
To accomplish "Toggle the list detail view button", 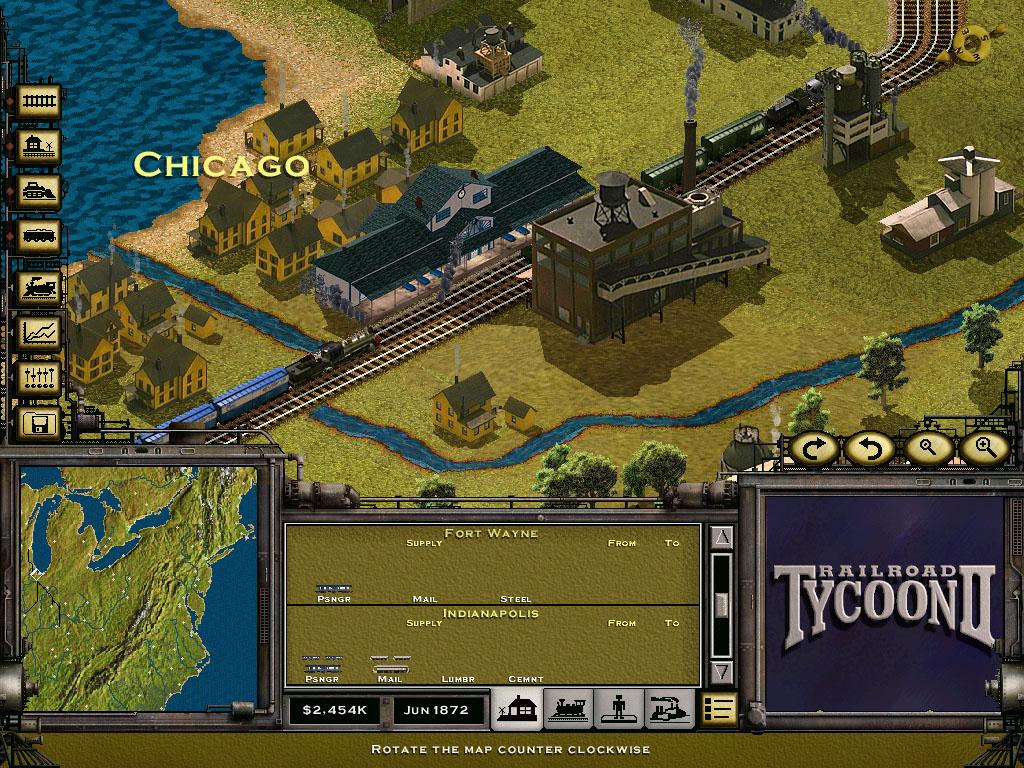I will pos(718,709).
